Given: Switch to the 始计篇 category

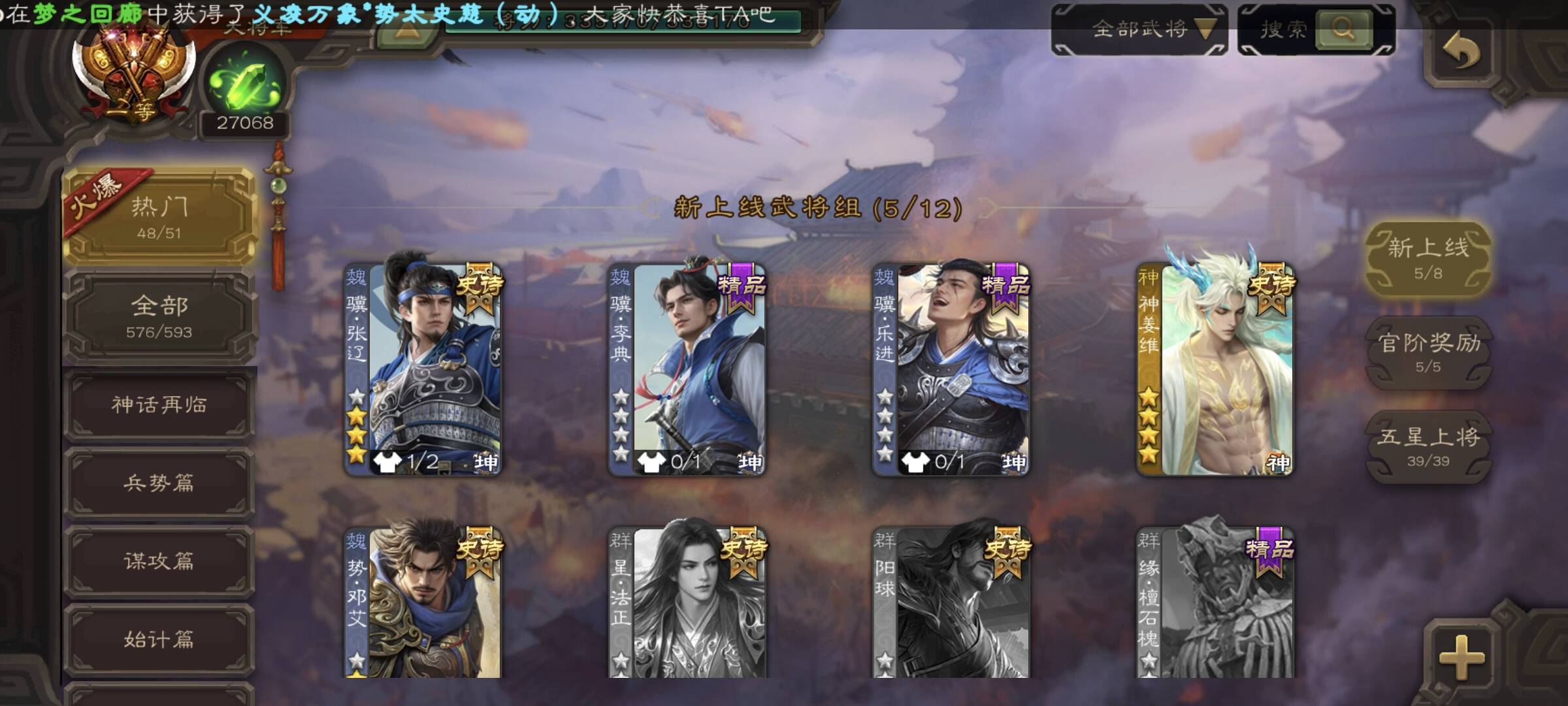Looking at the screenshot, I should point(159,639).
